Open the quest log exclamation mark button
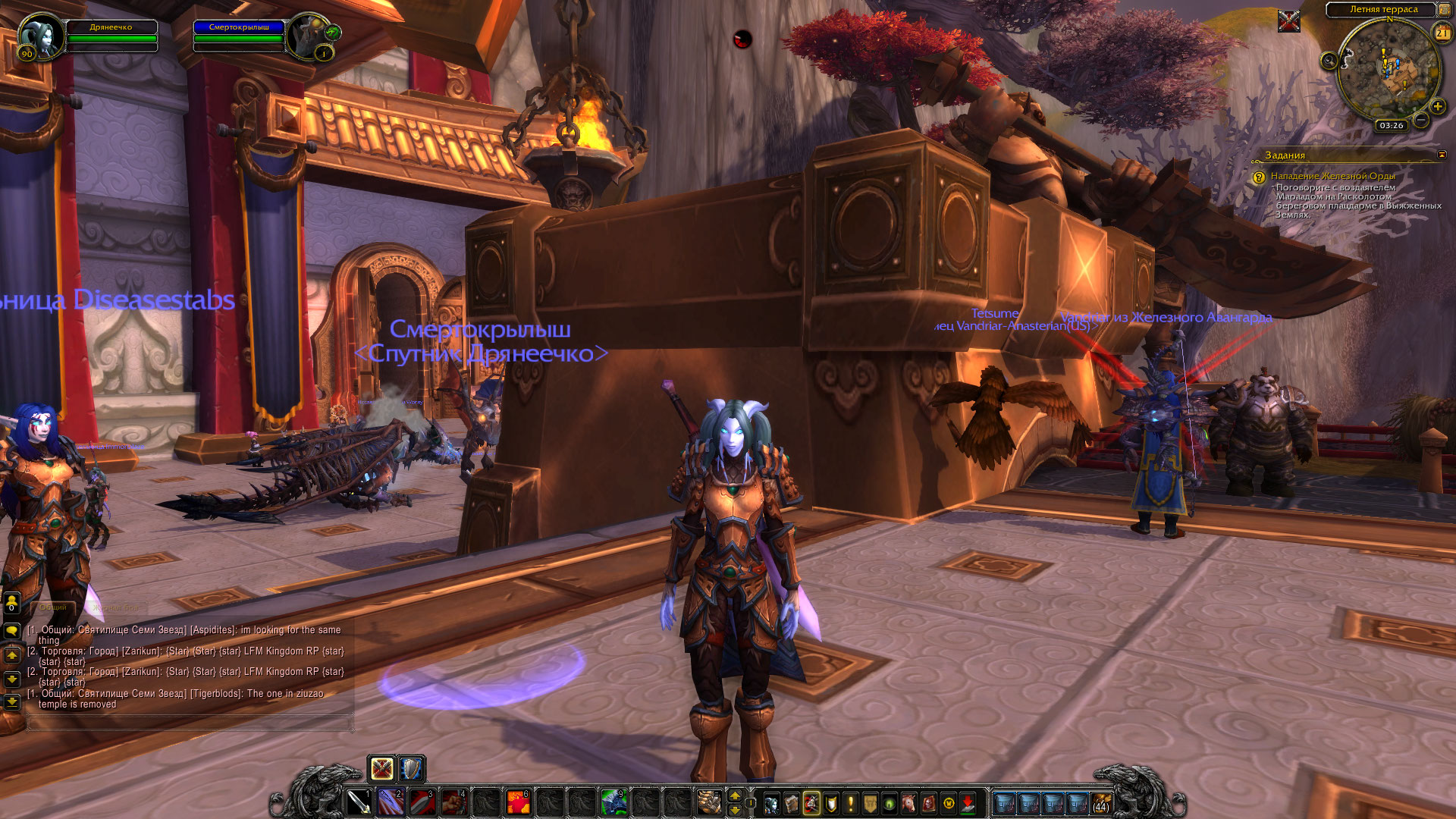The image size is (1456, 819). [850, 803]
